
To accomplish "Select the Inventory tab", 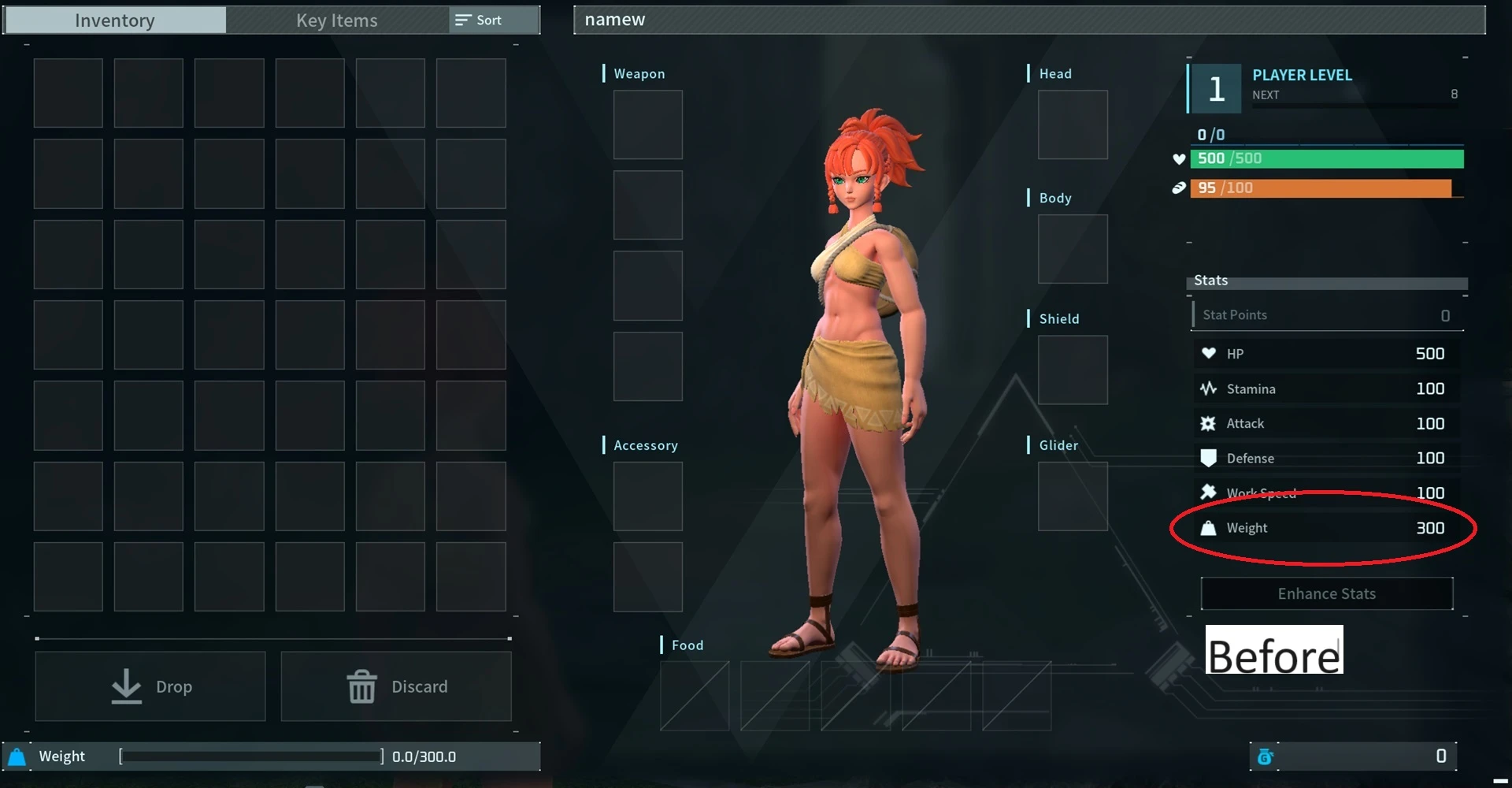I will 114,20.
